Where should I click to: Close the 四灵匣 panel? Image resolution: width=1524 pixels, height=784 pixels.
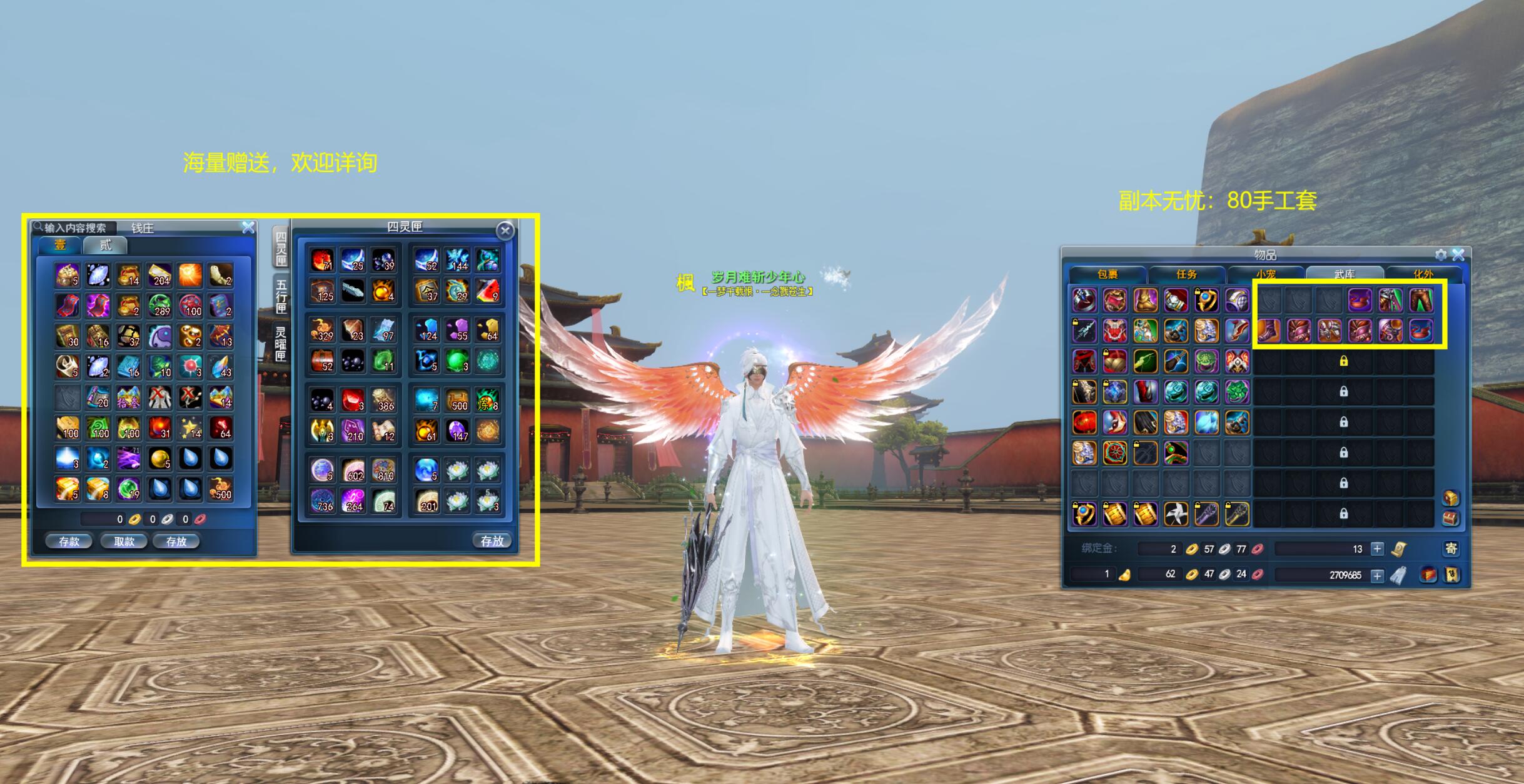(x=505, y=231)
